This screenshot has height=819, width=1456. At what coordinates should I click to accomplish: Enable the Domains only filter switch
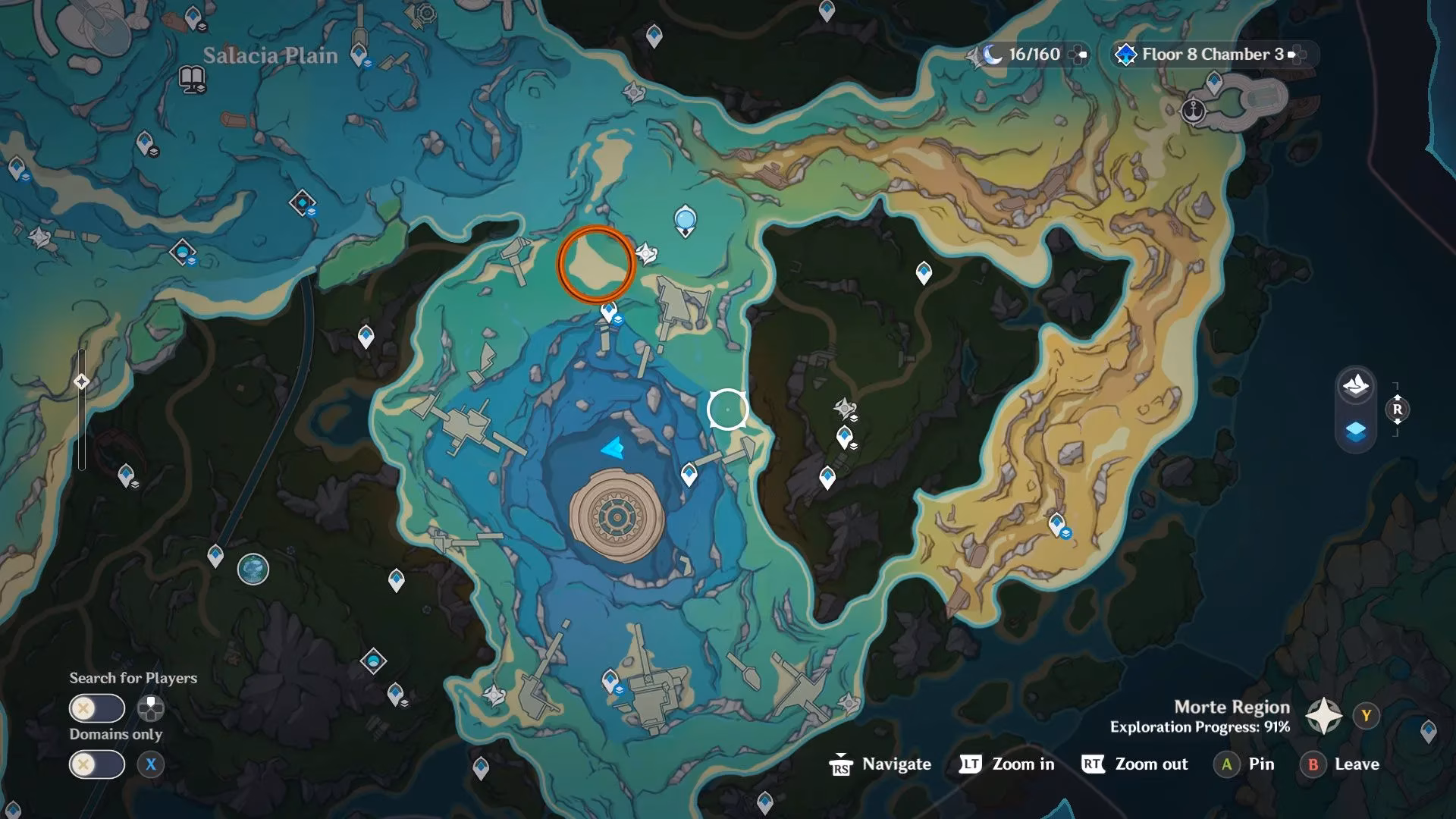97,764
